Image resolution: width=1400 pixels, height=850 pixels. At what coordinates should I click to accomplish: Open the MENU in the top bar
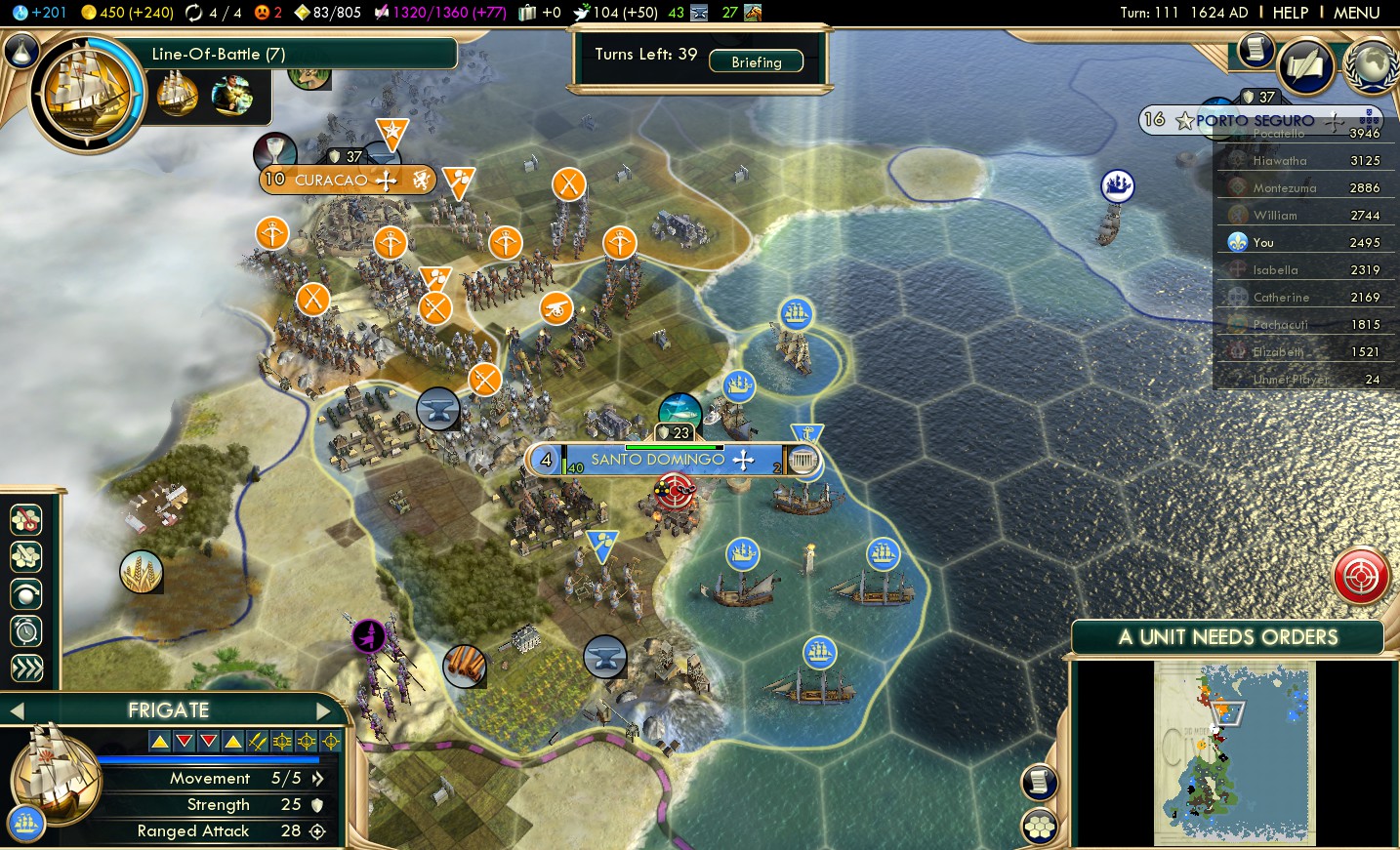pyautogui.click(x=1356, y=13)
